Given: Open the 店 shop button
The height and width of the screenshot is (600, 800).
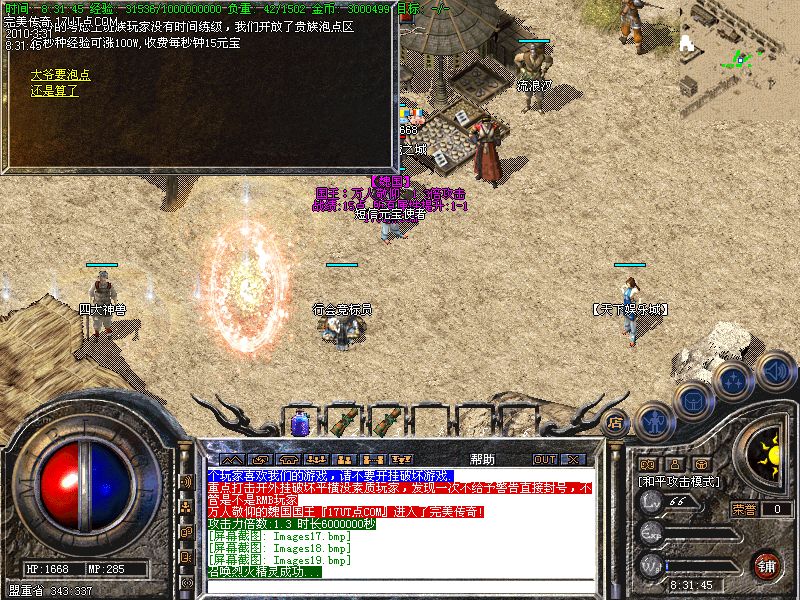Looking at the screenshot, I should tap(616, 422).
